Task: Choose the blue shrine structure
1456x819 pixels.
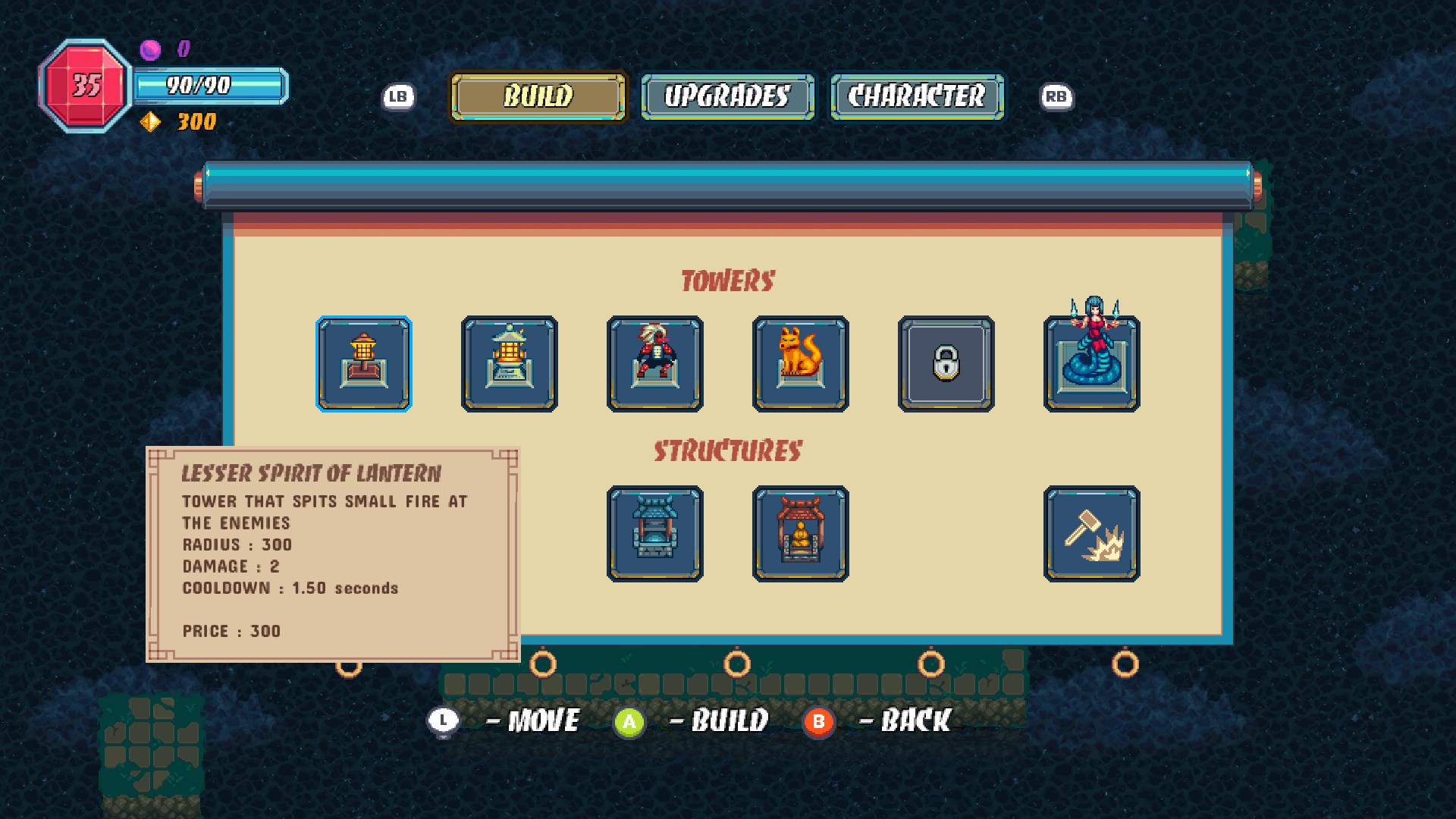Action: [656, 534]
